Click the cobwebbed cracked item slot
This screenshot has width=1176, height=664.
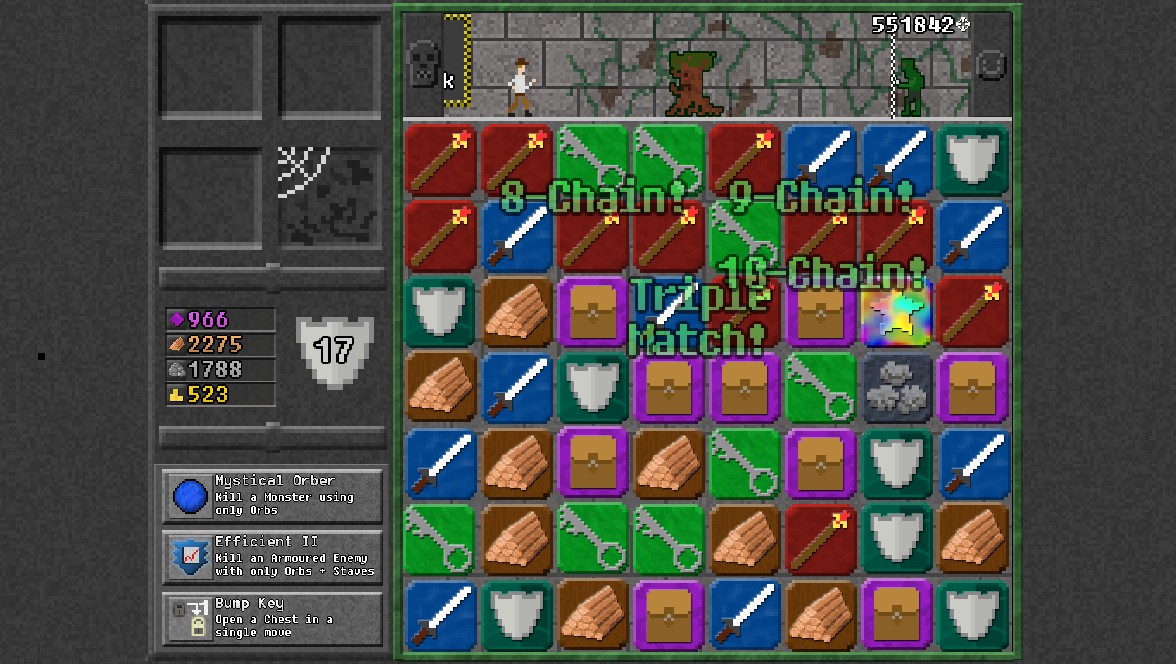(329, 196)
